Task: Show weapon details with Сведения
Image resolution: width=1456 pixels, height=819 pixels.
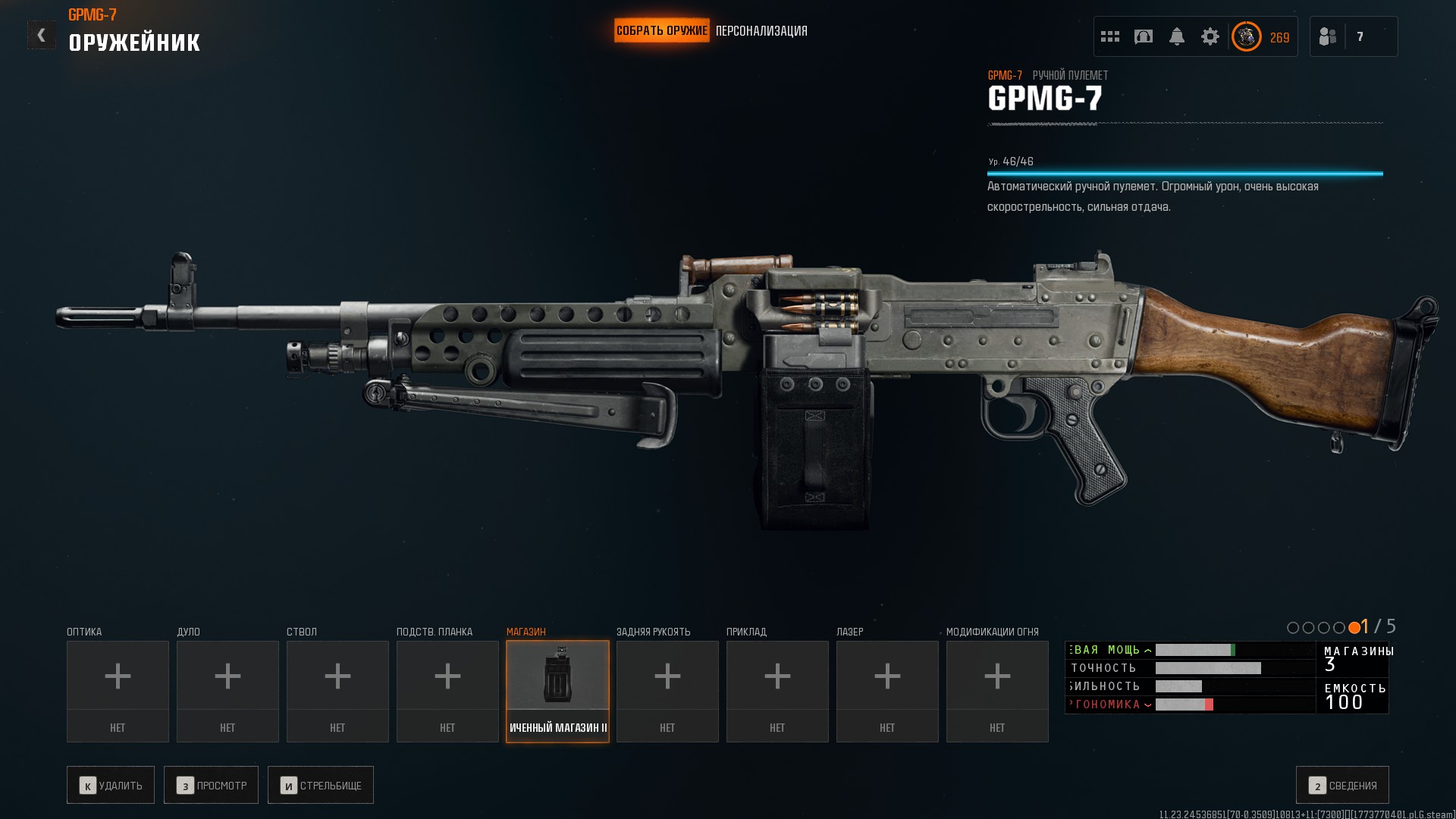Action: point(1342,785)
